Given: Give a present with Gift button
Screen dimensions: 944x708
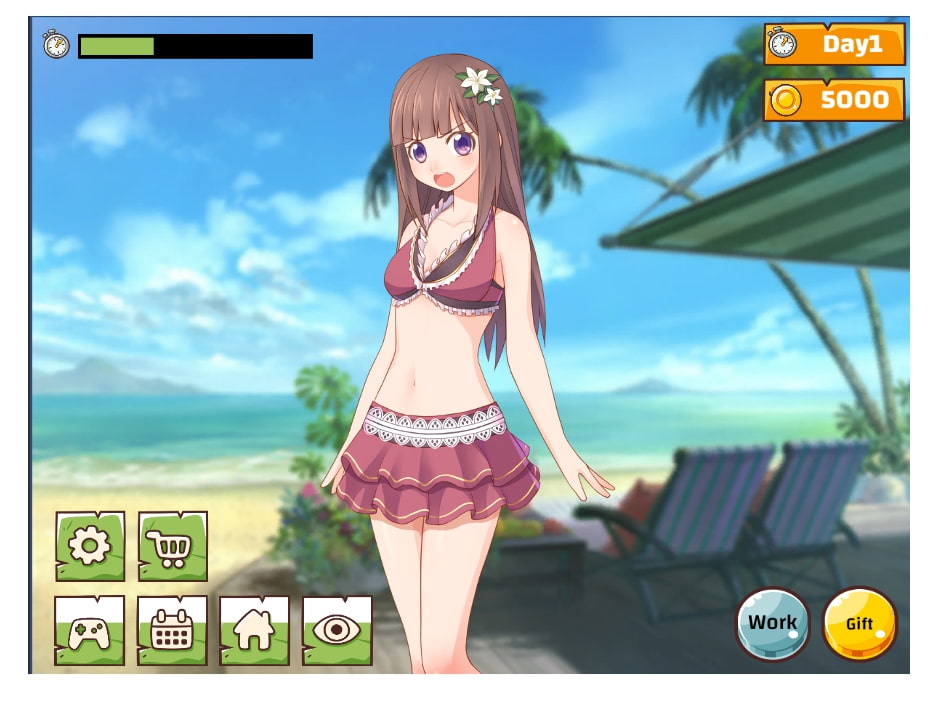Looking at the screenshot, I should 859,623.
